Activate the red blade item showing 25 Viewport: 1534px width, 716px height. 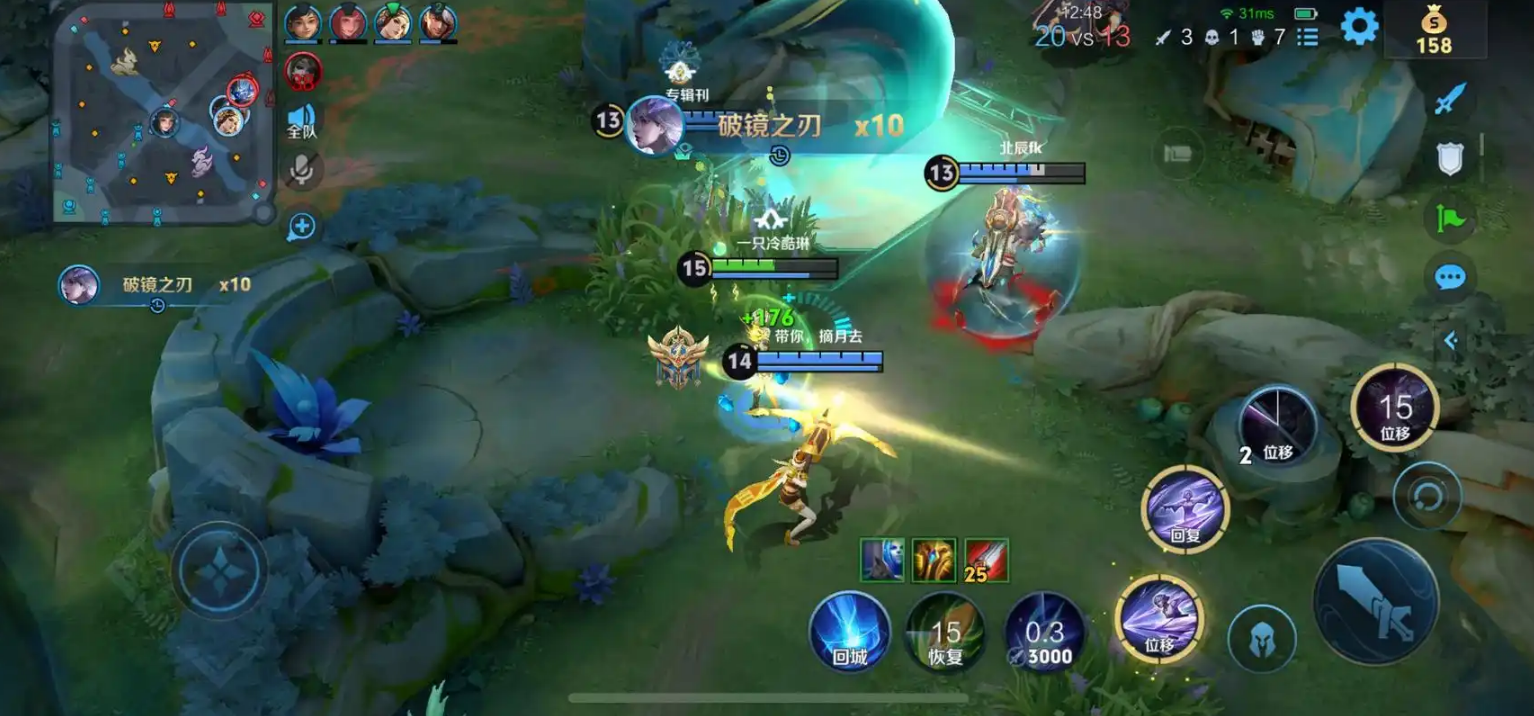tap(986, 559)
